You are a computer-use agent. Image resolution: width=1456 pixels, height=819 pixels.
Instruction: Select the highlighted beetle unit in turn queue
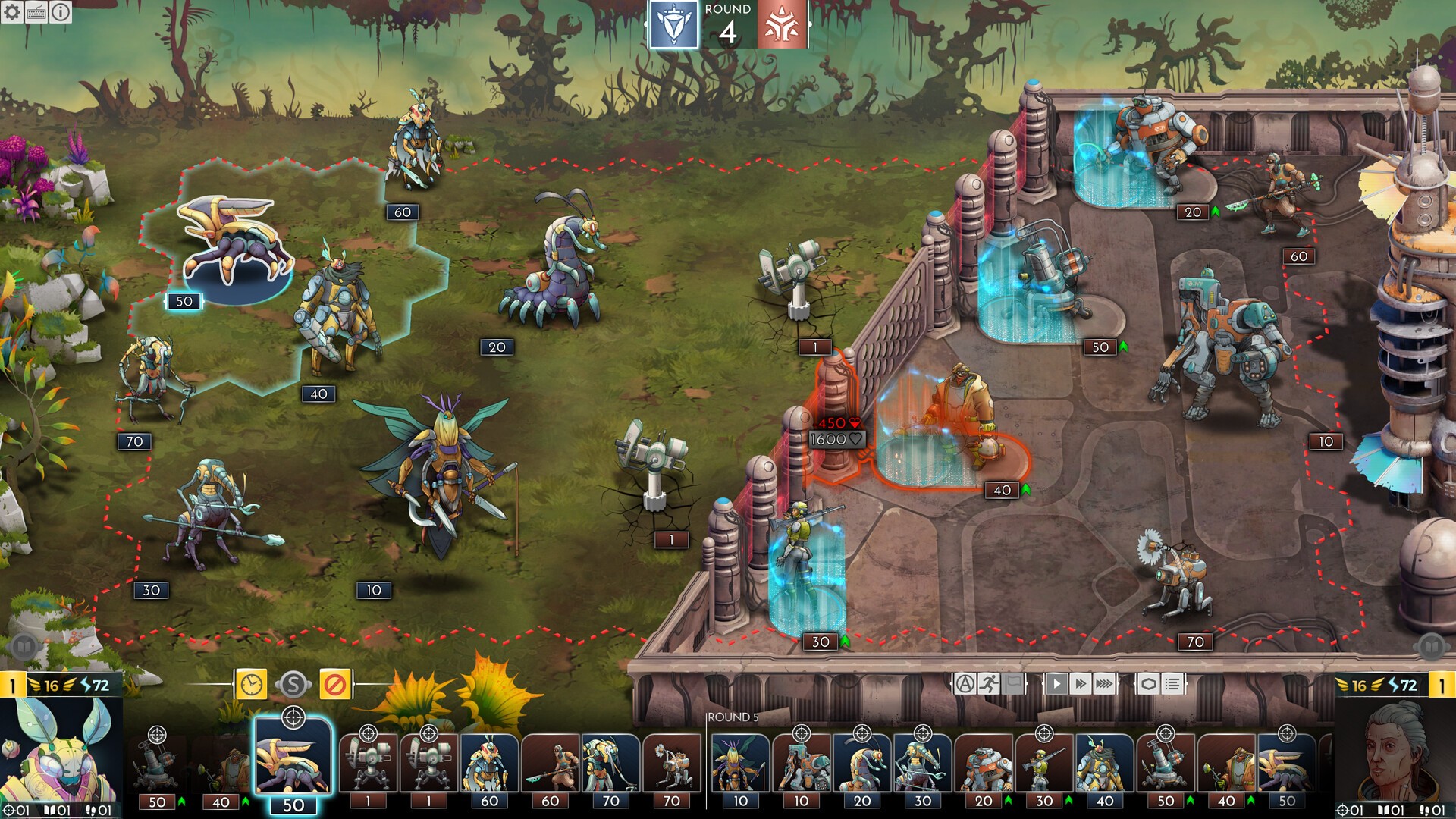point(293,758)
